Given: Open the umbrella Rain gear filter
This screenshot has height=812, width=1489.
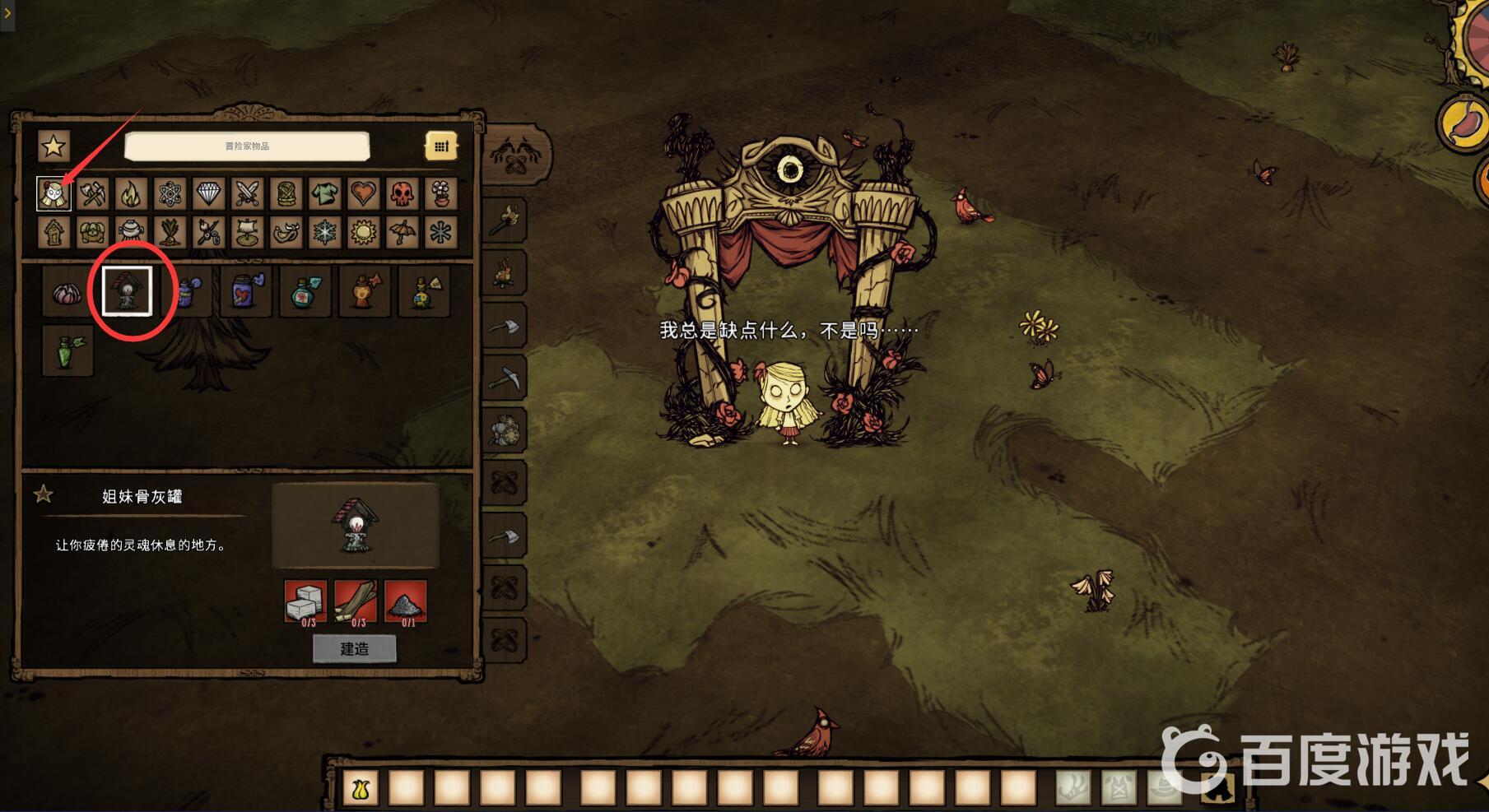Looking at the screenshot, I should click(402, 233).
